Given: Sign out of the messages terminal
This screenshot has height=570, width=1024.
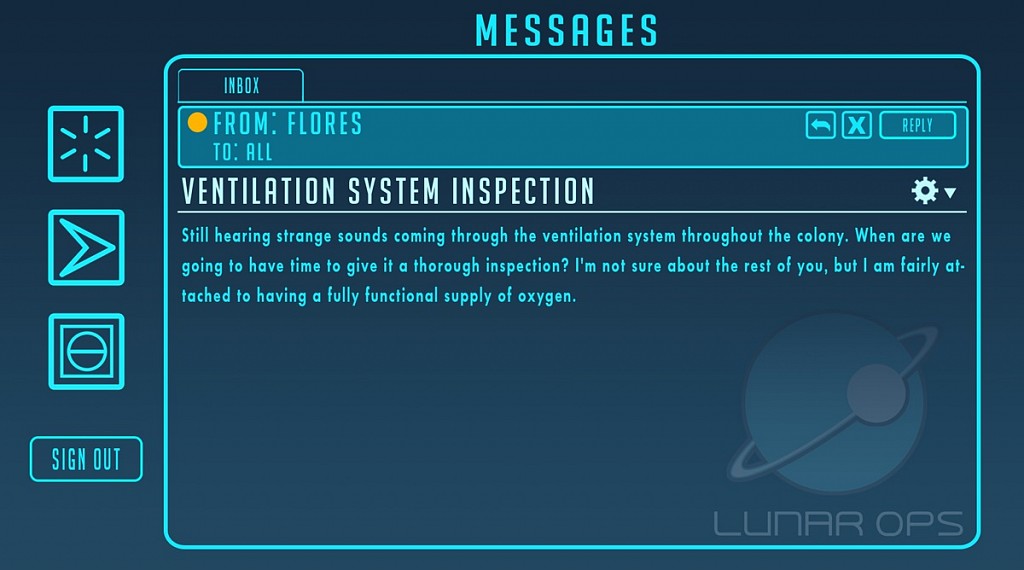Looking at the screenshot, I should tap(86, 459).
